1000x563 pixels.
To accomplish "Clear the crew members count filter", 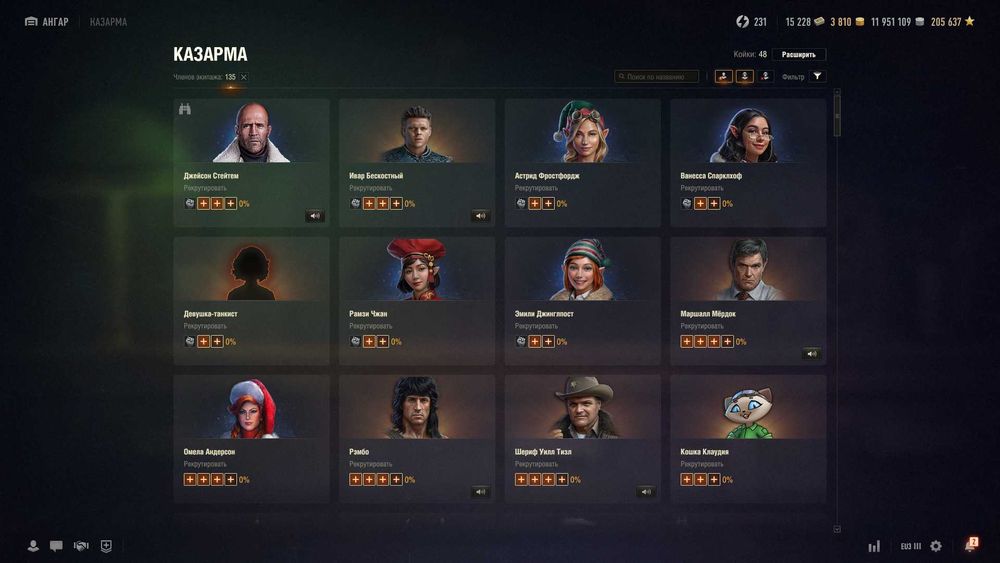I will pyautogui.click(x=243, y=77).
